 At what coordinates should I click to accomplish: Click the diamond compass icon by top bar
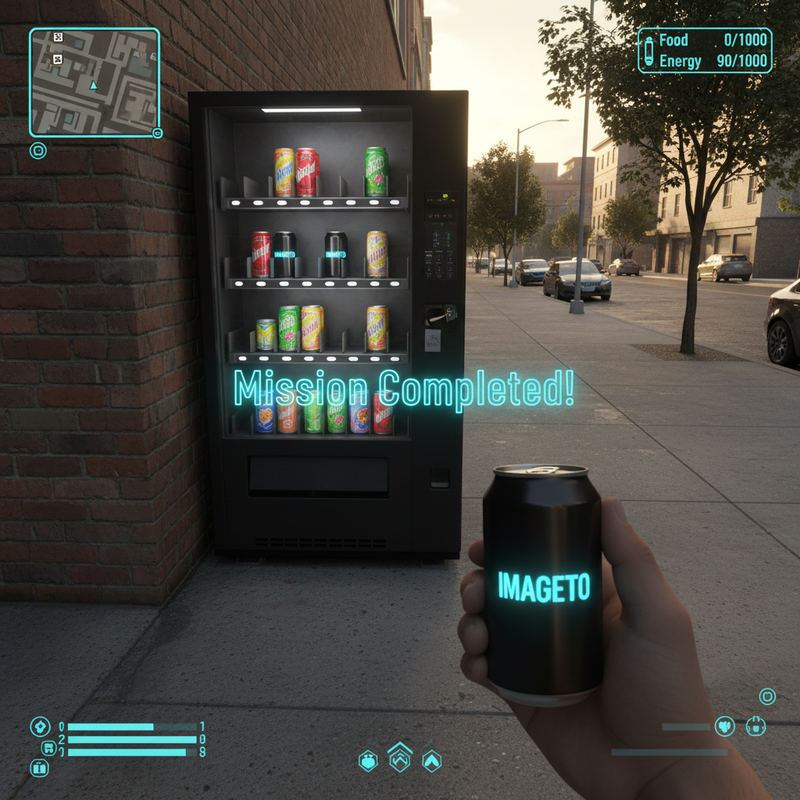click(x=40, y=726)
